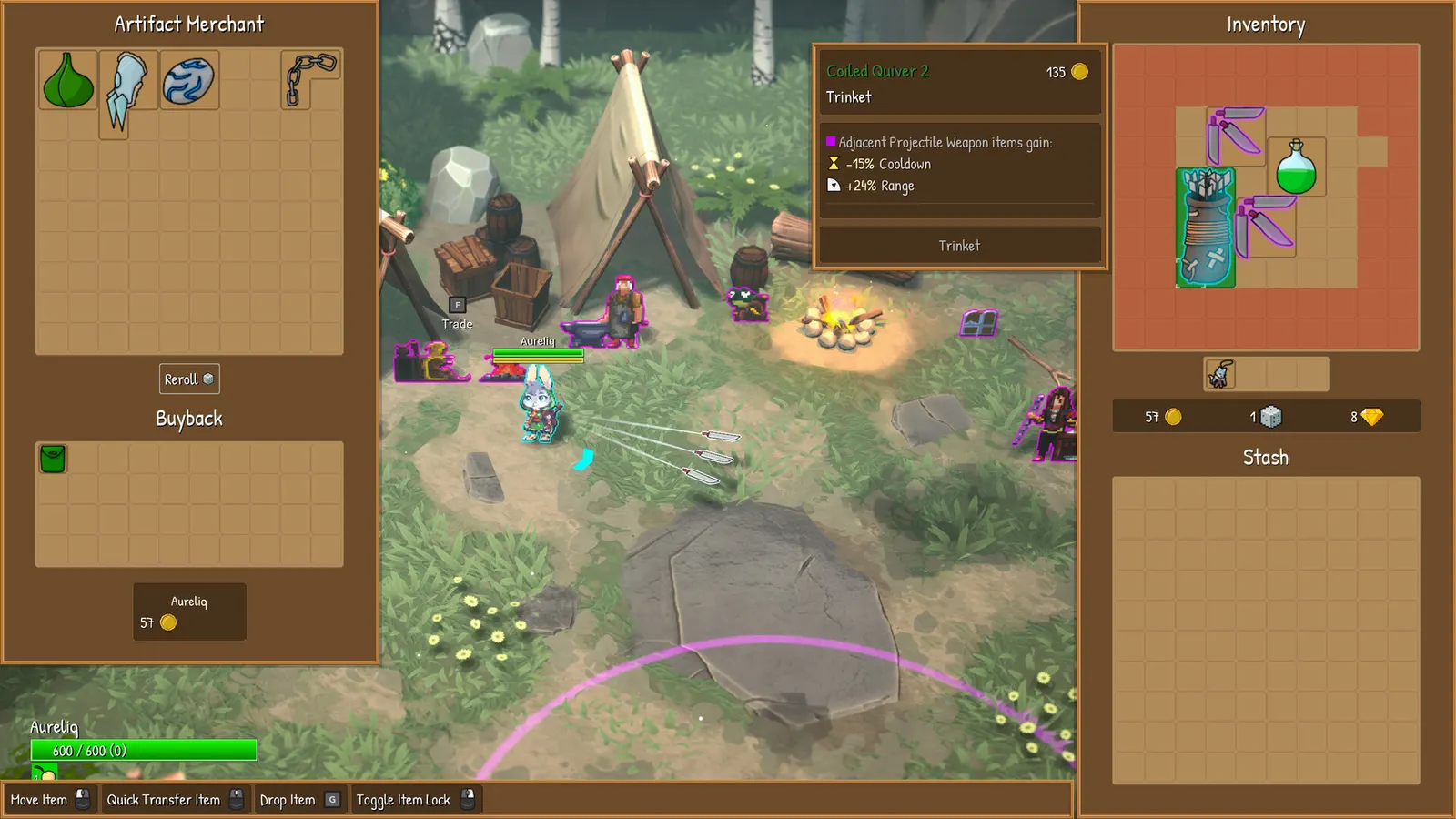Select the green gourd item for sale
Image resolution: width=1456 pixels, height=819 pixels.
tap(68, 81)
